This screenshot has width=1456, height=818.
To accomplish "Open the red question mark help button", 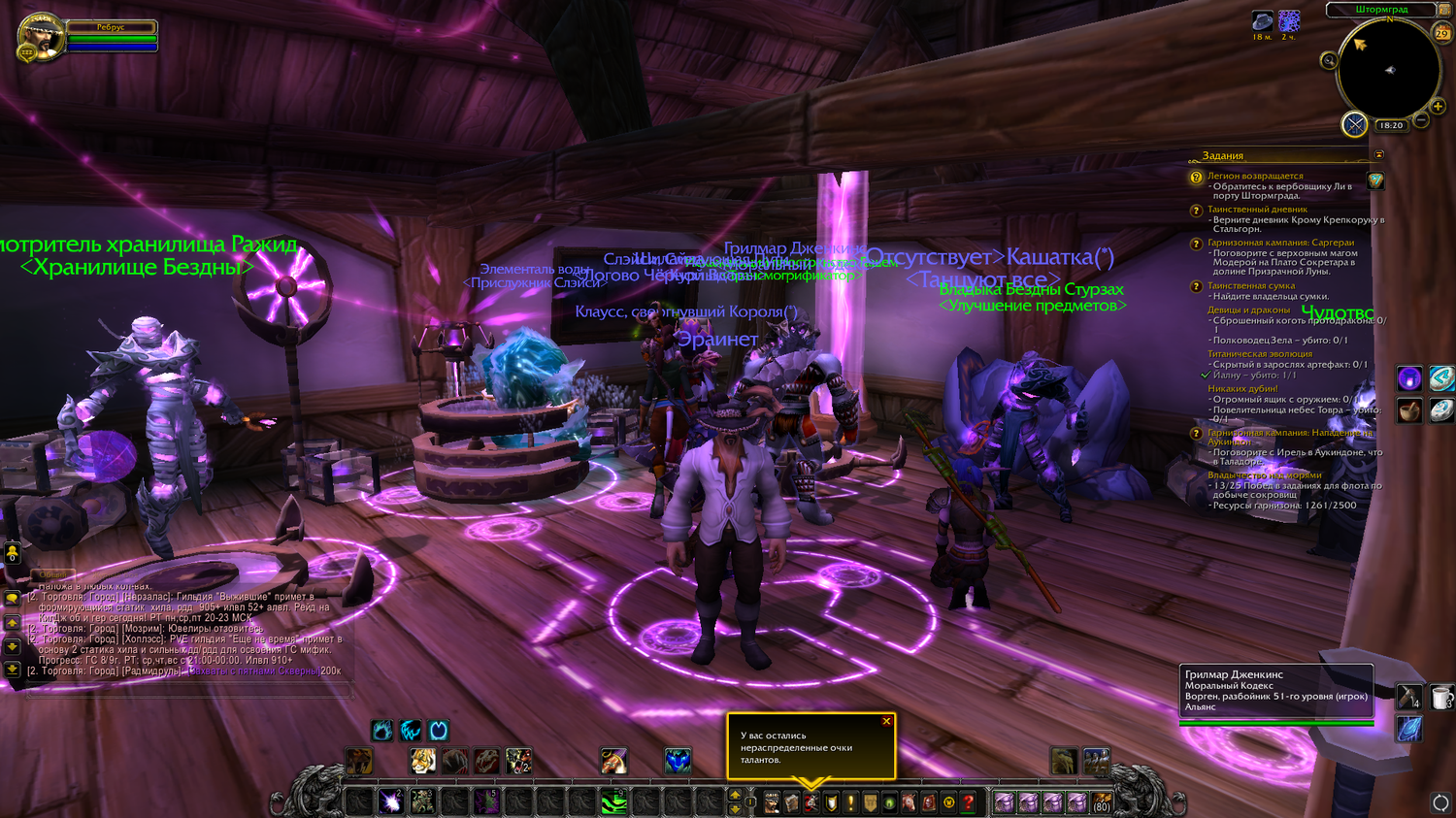I will point(968,802).
